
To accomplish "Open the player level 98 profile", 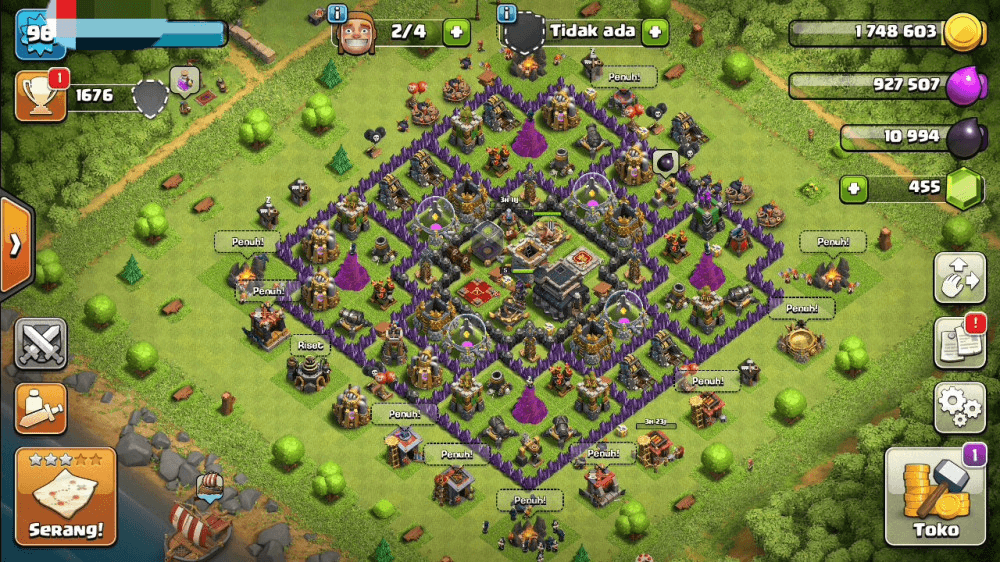I will (x=39, y=34).
